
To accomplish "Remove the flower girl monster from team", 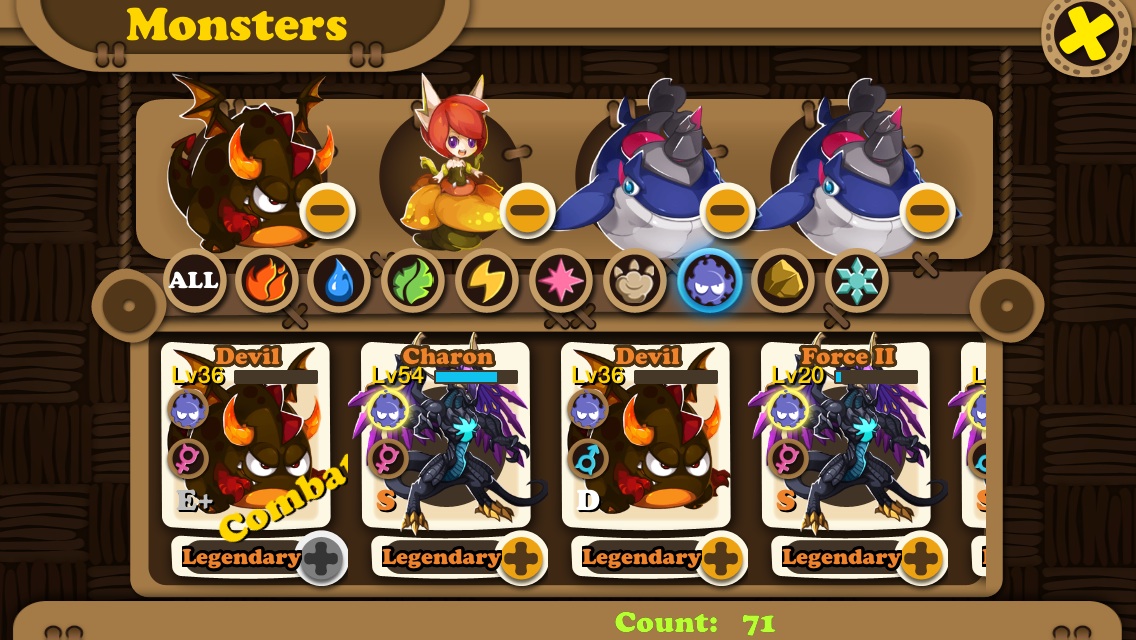I will tap(527, 210).
